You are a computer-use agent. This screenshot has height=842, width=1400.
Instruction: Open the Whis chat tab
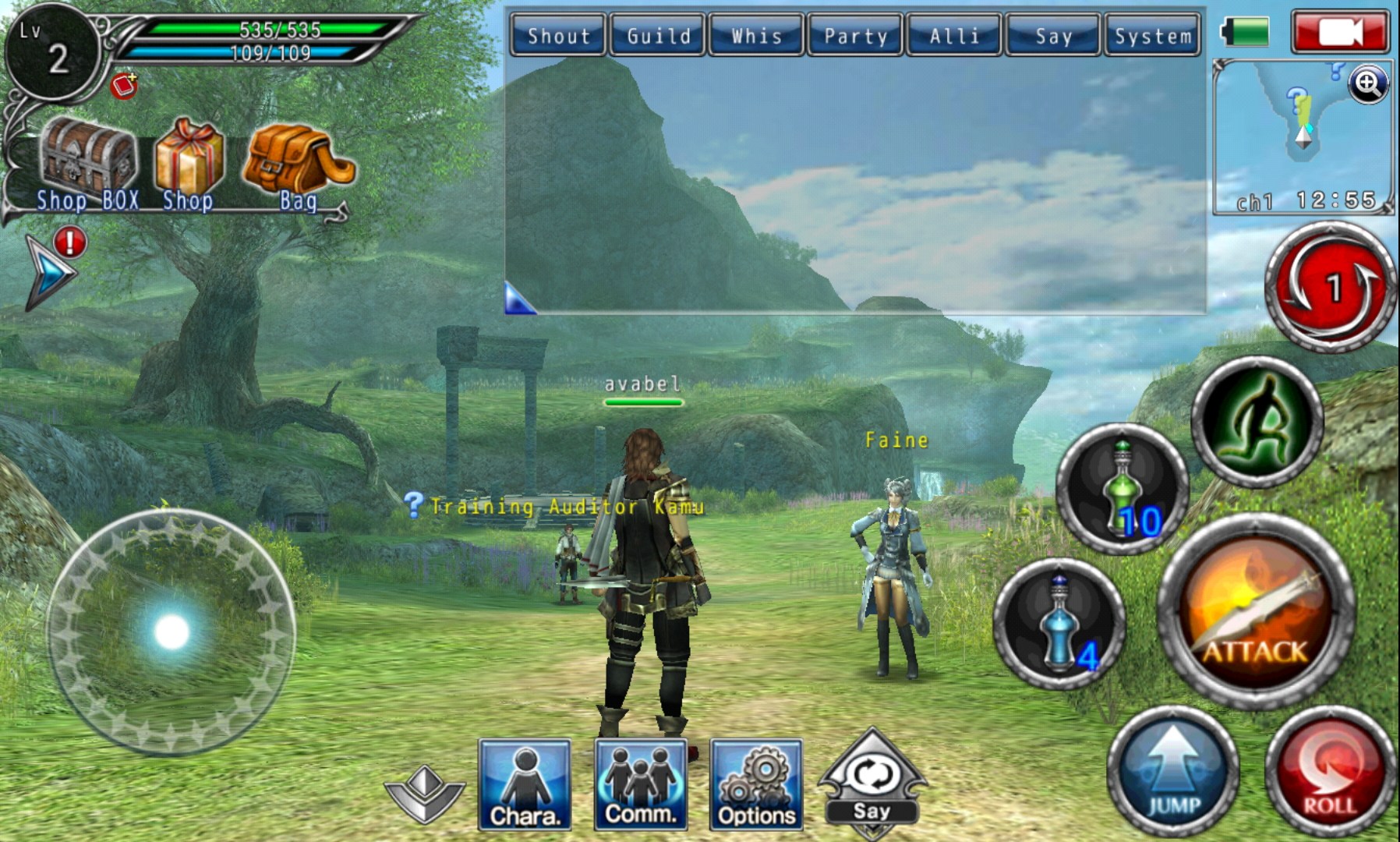[x=756, y=36]
